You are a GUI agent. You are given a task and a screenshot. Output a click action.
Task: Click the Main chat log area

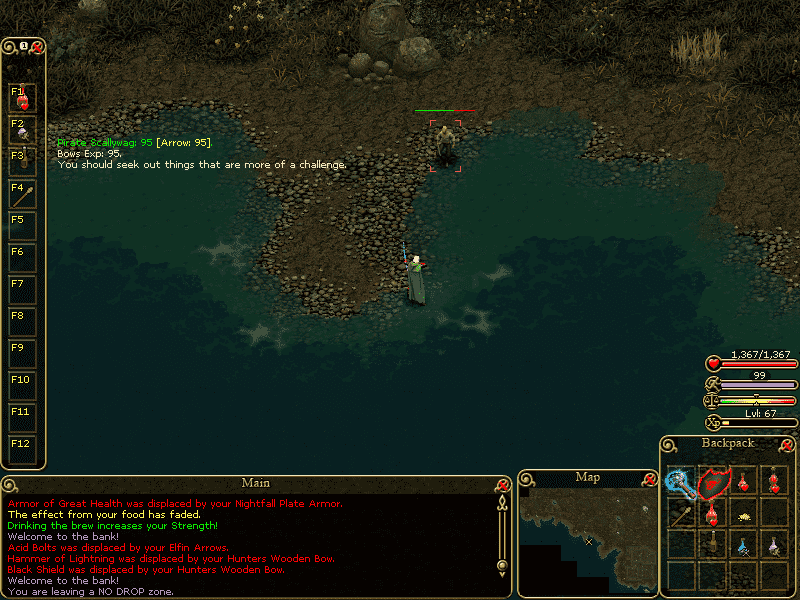250,545
